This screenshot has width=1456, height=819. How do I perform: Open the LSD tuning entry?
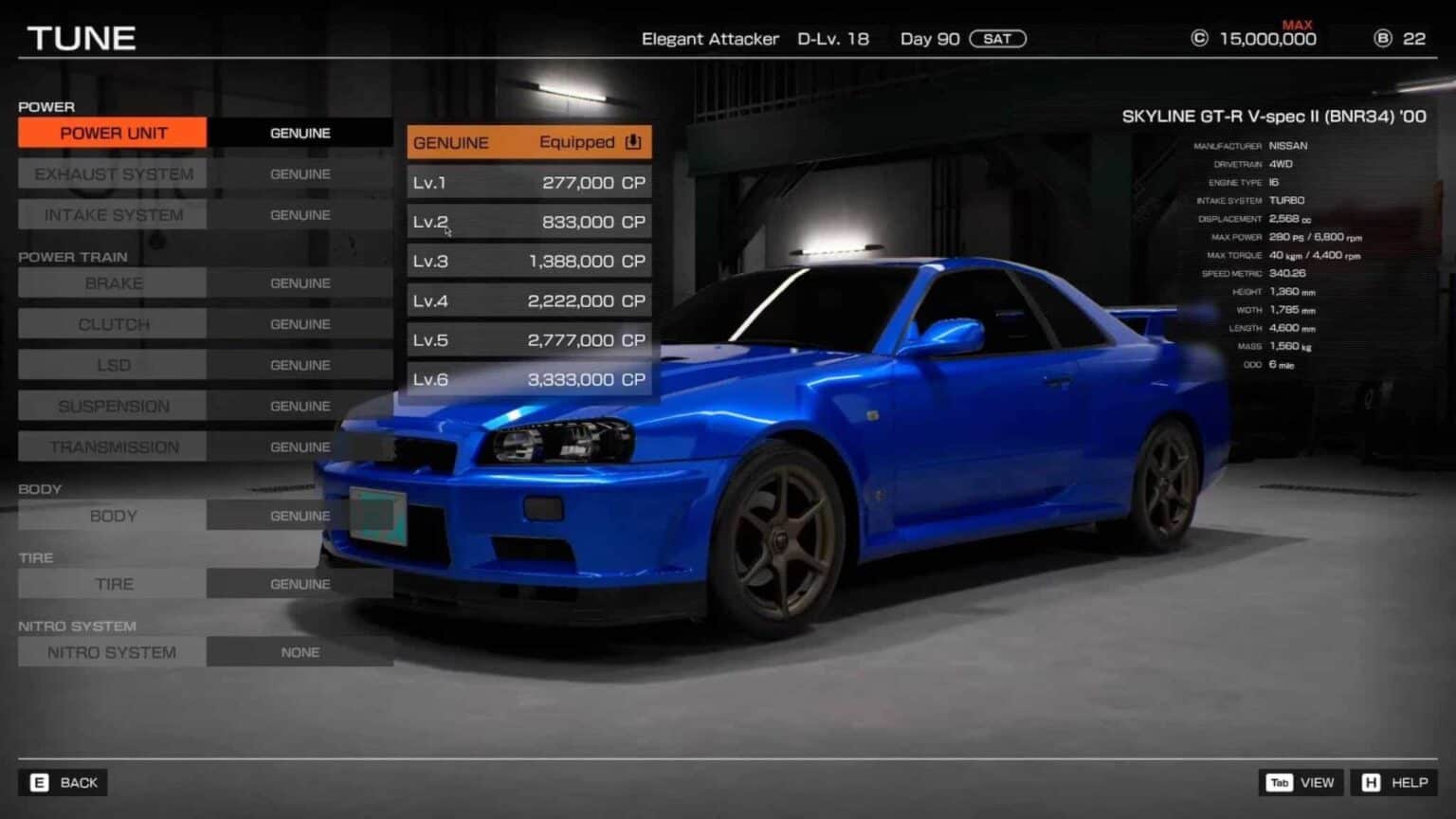113,365
